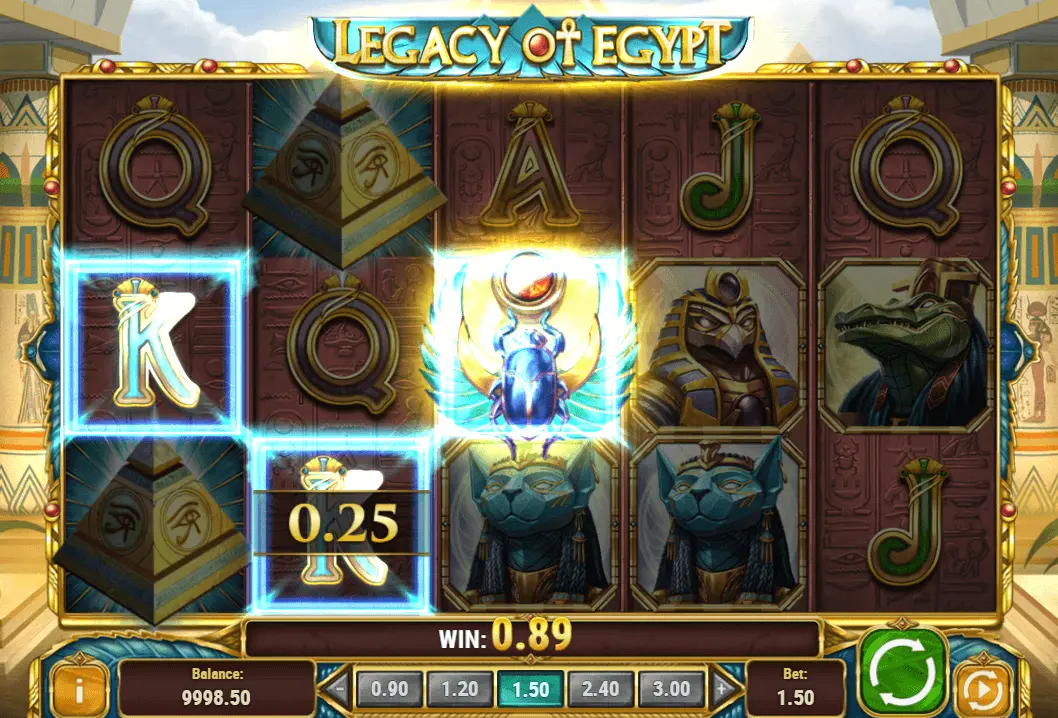Increase bet with the plus button
Screen dimensions: 1058x718
tap(720, 688)
